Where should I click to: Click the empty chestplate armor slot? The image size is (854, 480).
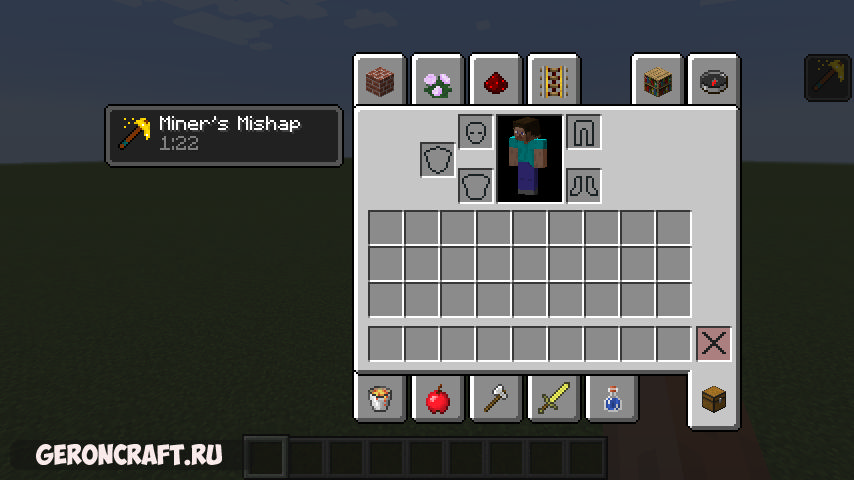pyautogui.click(x=476, y=185)
